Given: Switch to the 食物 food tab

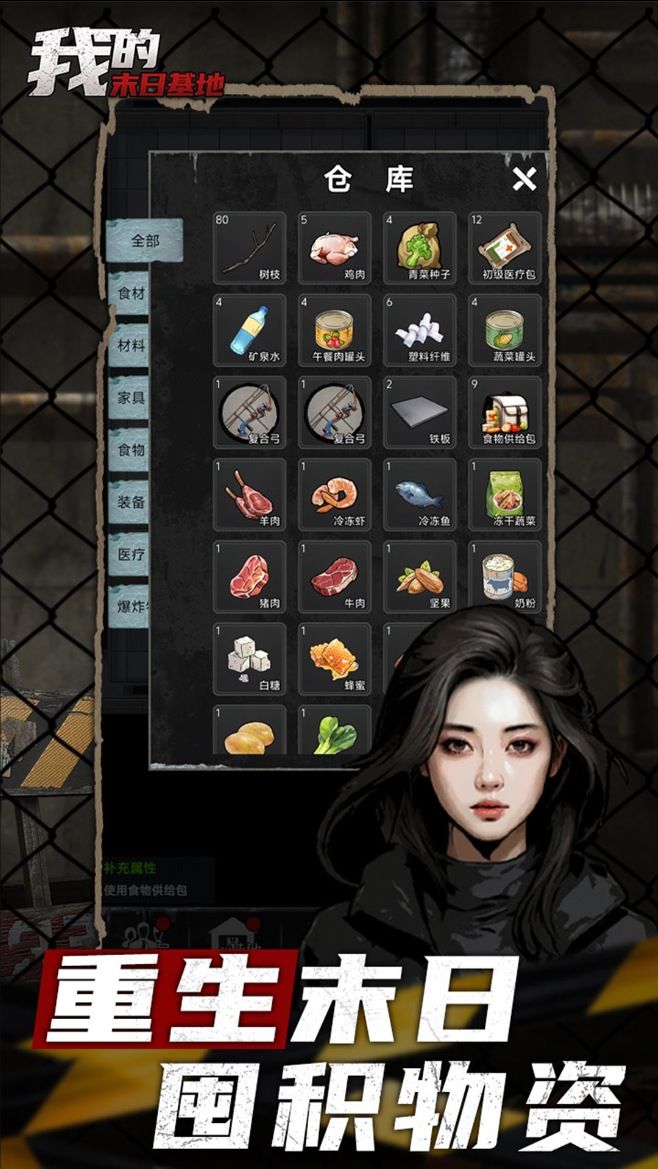Looking at the screenshot, I should click(x=131, y=449).
